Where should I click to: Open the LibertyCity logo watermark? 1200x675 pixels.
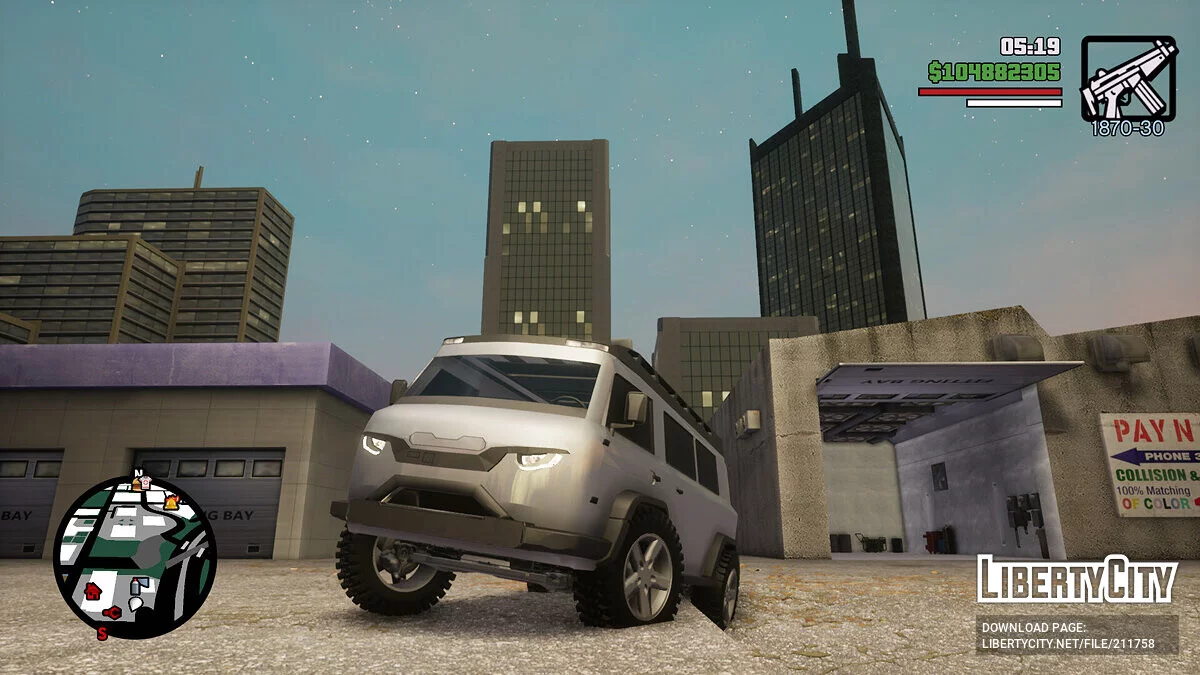(1076, 580)
